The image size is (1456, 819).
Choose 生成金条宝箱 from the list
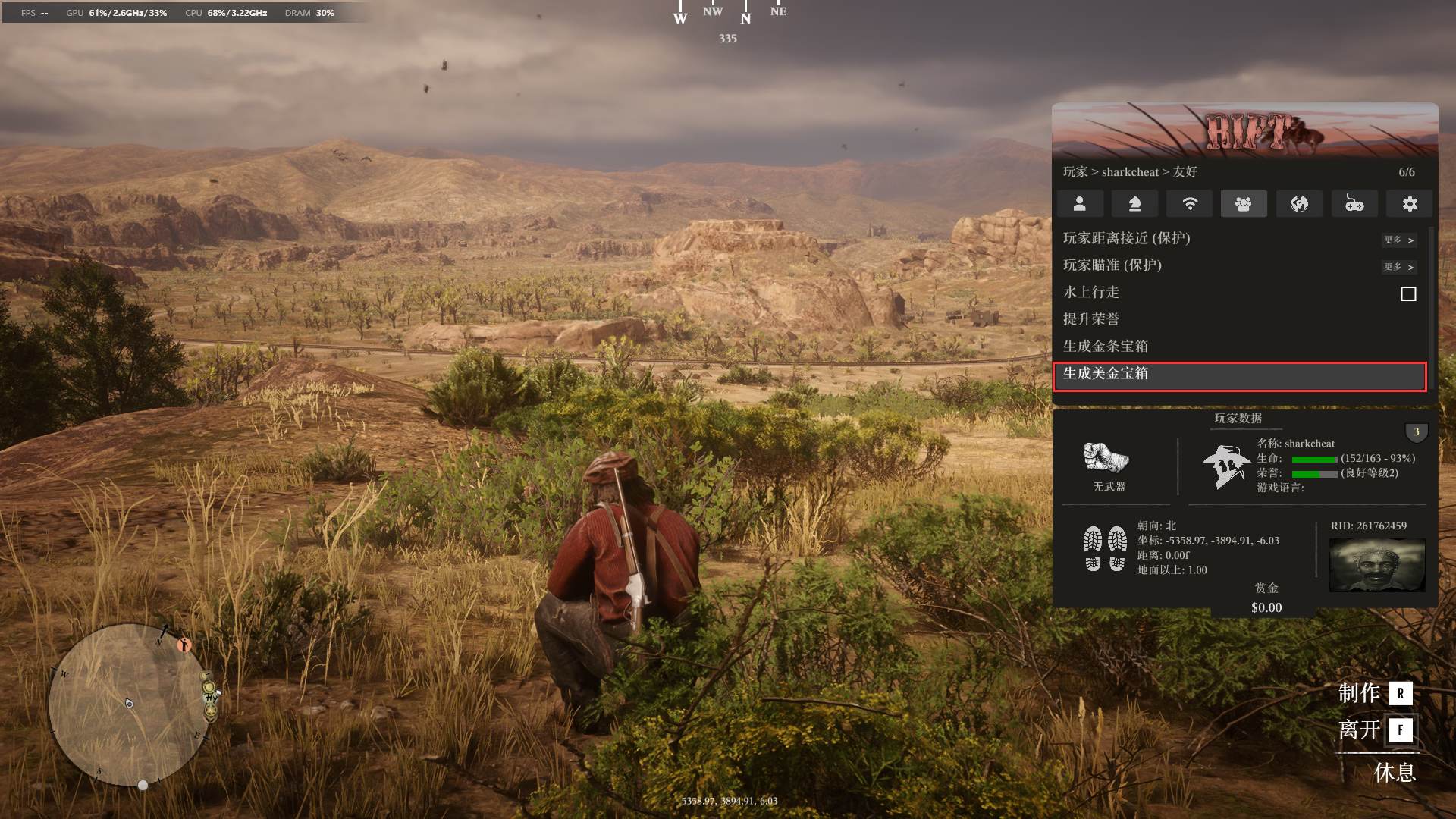coord(1106,347)
